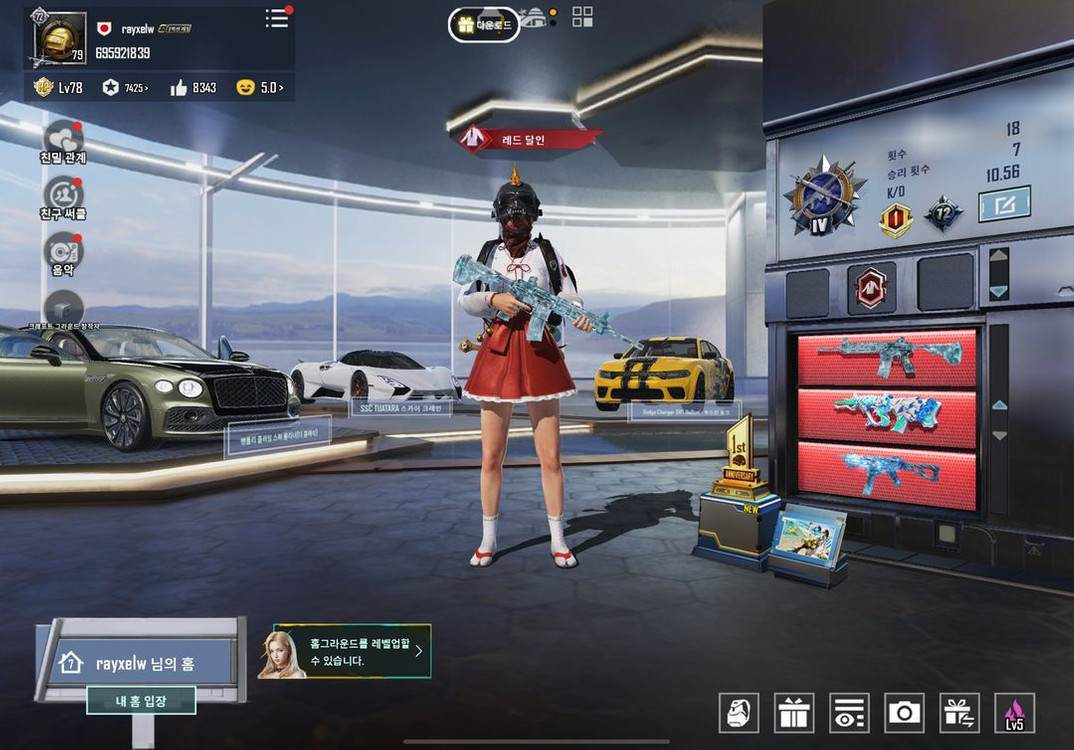Open the backpack inventory icon
The height and width of the screenshot is (750, 1074).
(739, 712)
